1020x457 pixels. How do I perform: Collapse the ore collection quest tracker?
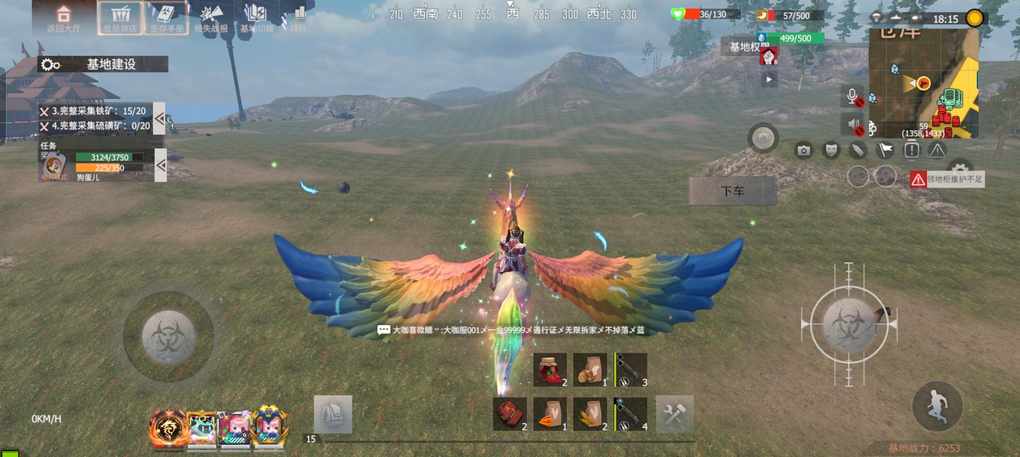159,118
